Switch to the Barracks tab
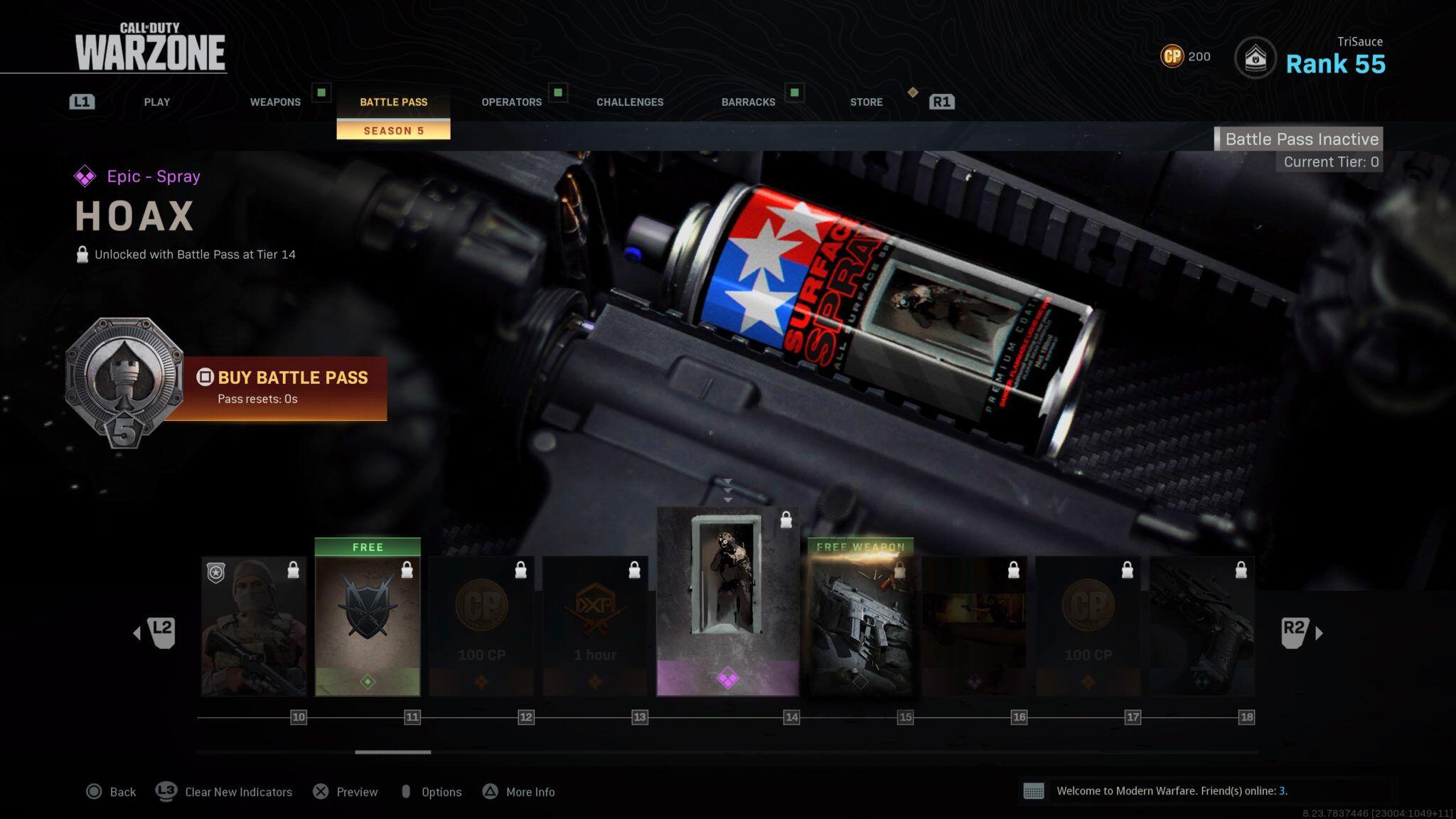1456x819 pixels. (x=748, y=102)
